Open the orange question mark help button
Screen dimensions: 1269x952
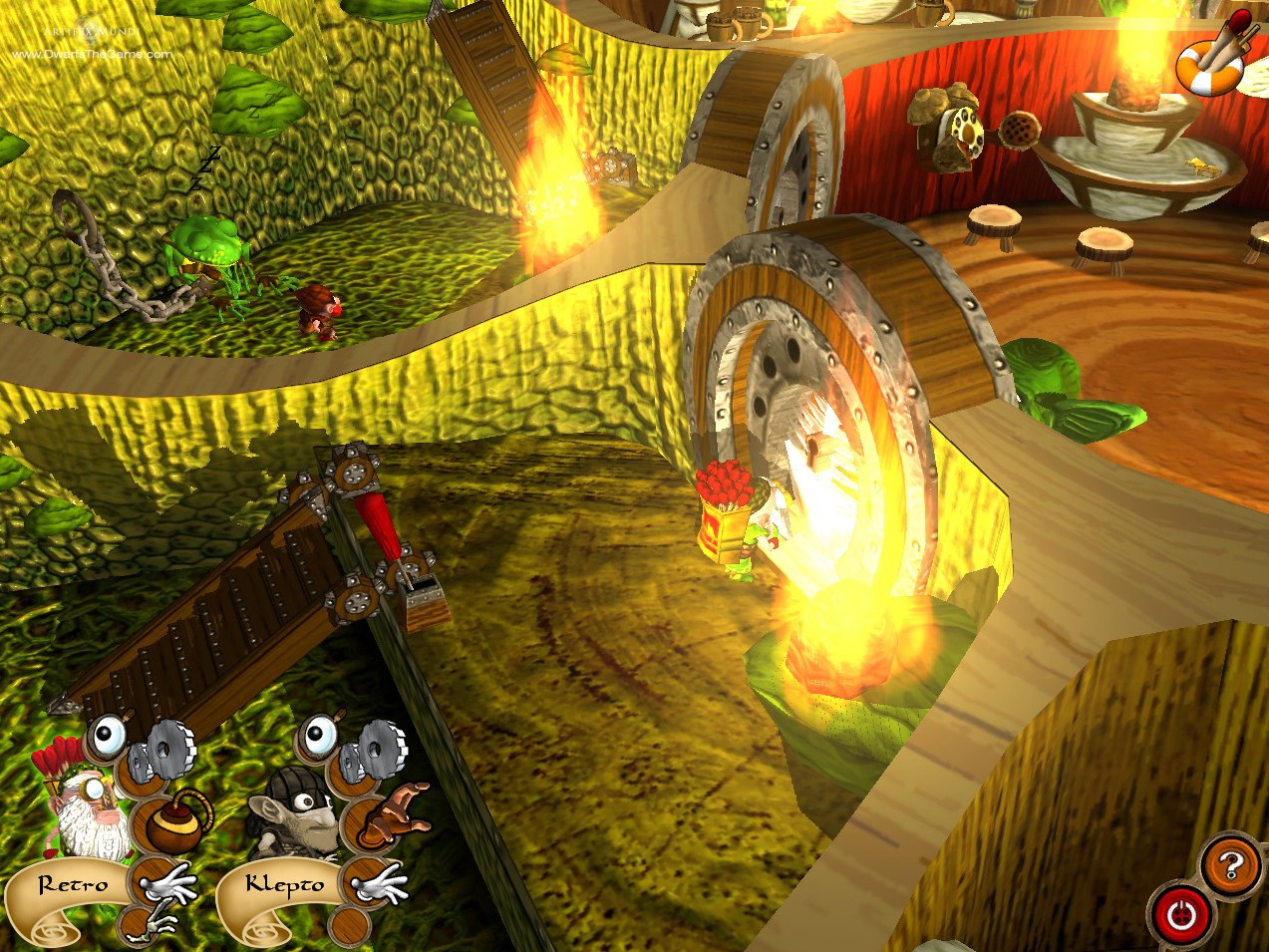1230,865
